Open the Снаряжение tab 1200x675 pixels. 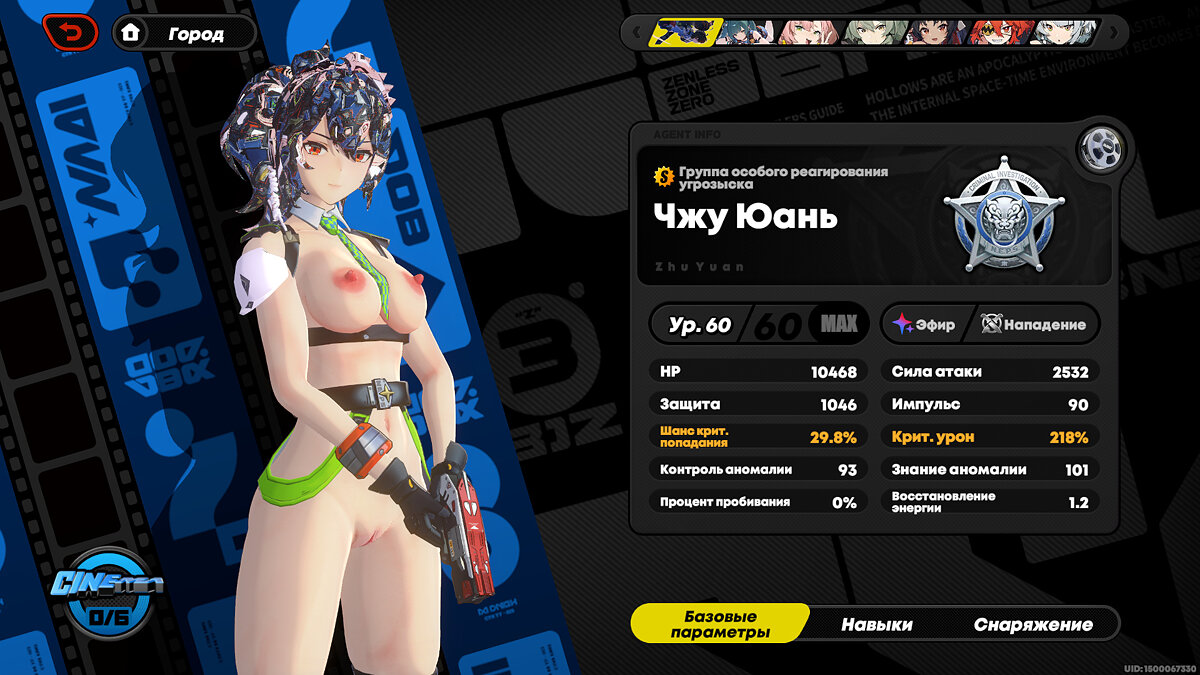1033,624
